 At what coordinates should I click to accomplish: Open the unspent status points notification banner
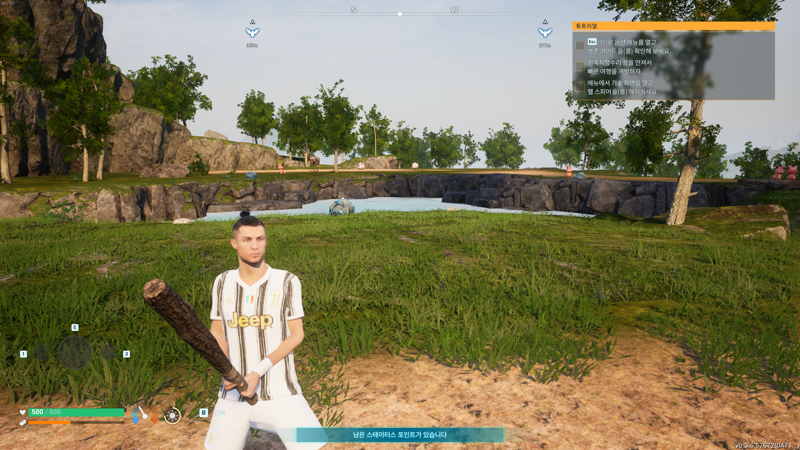pyautogui.click(x=400, y=435)
